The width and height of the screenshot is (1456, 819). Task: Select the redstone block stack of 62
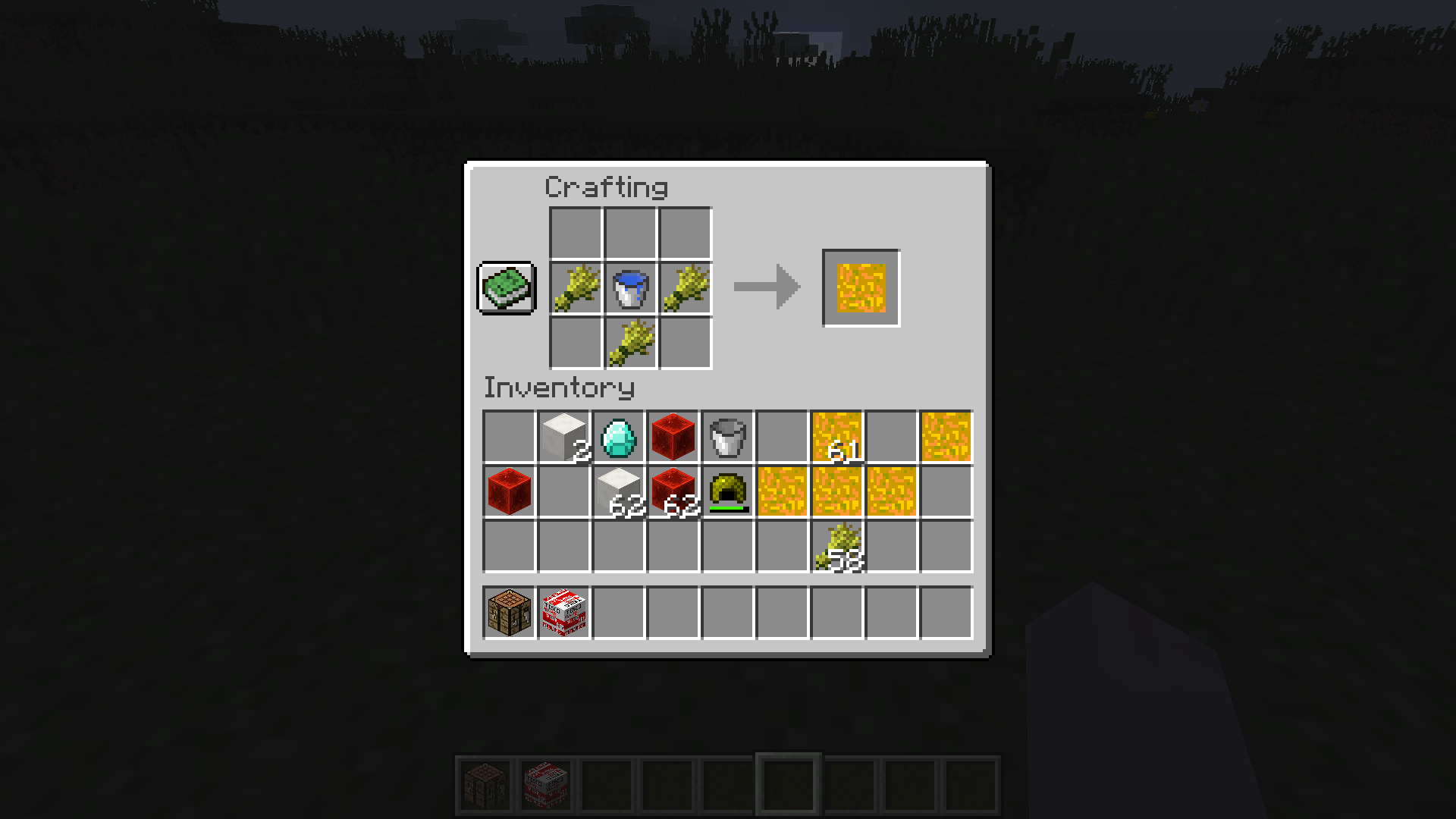pyautogui.click(x=674, y=490)
